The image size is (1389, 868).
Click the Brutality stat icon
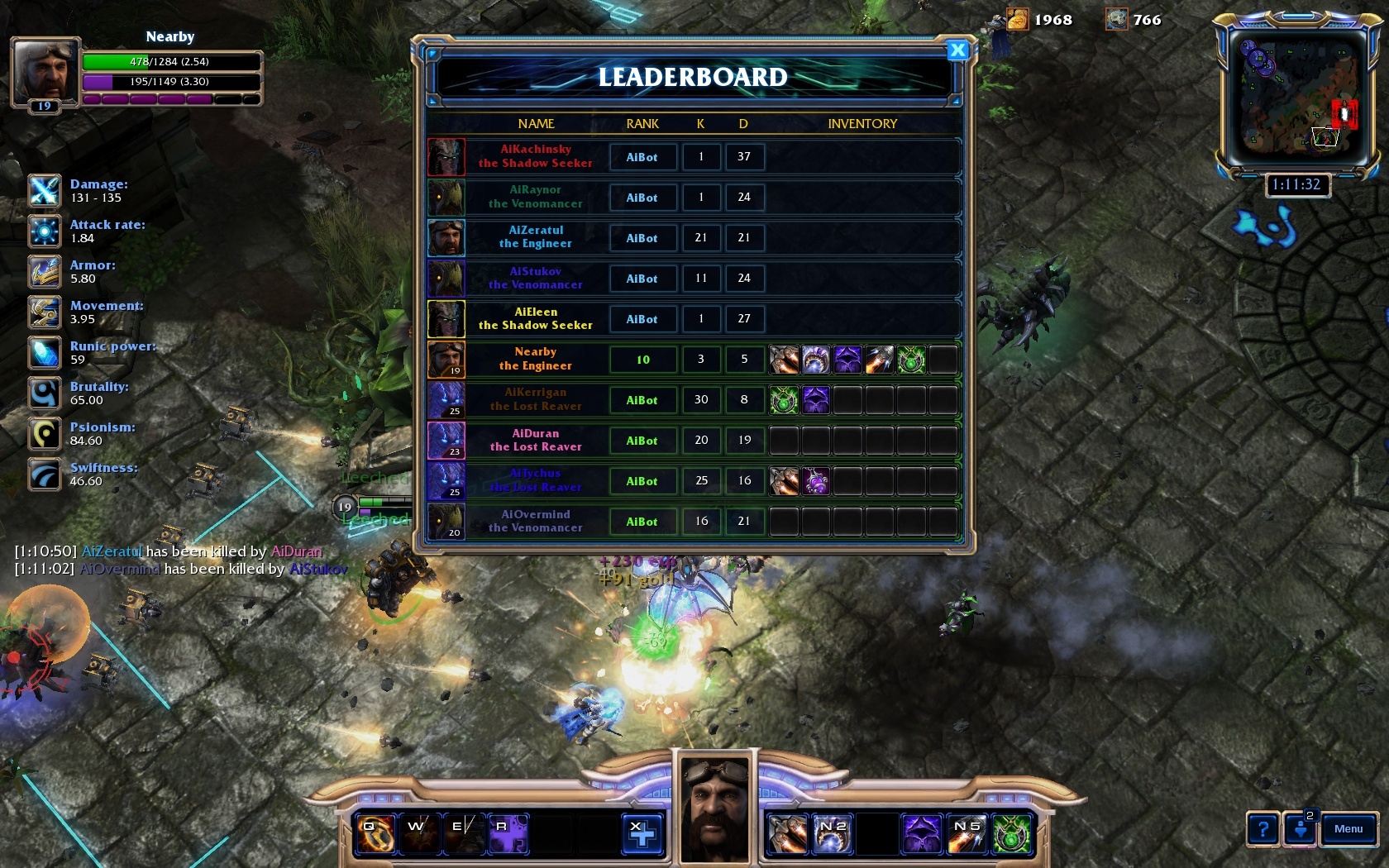(x=45, y=393)
